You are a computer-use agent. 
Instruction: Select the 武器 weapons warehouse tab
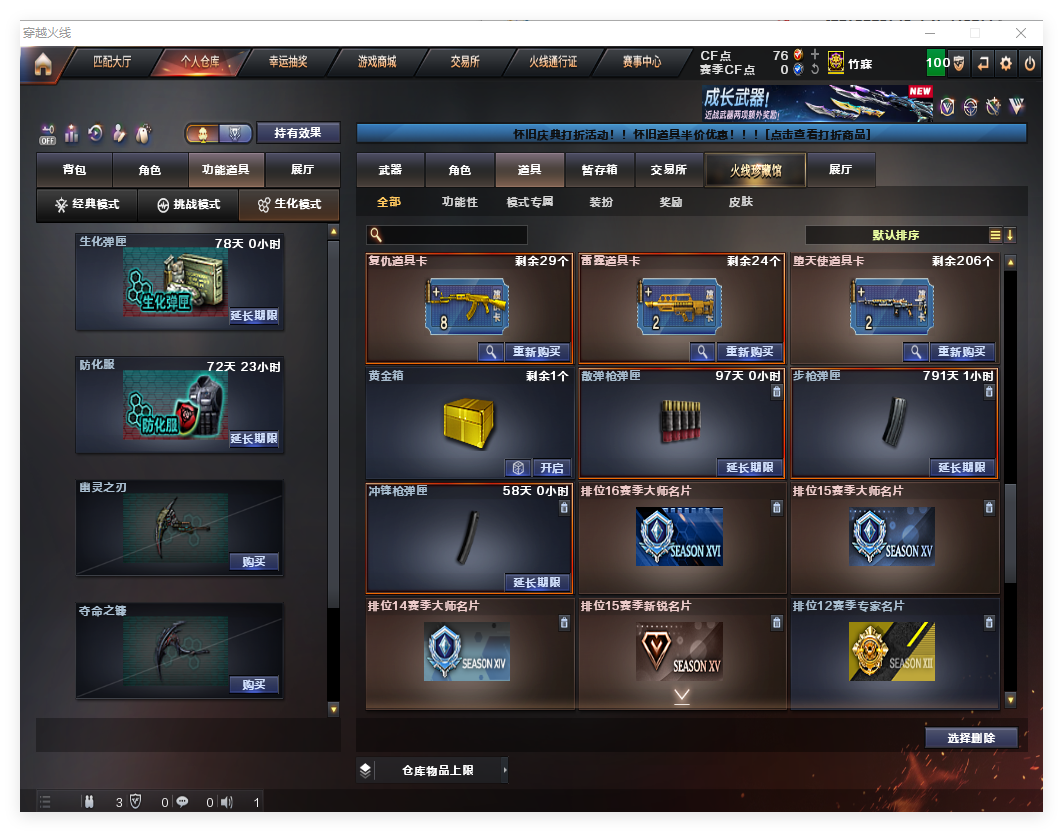point(390,170)
